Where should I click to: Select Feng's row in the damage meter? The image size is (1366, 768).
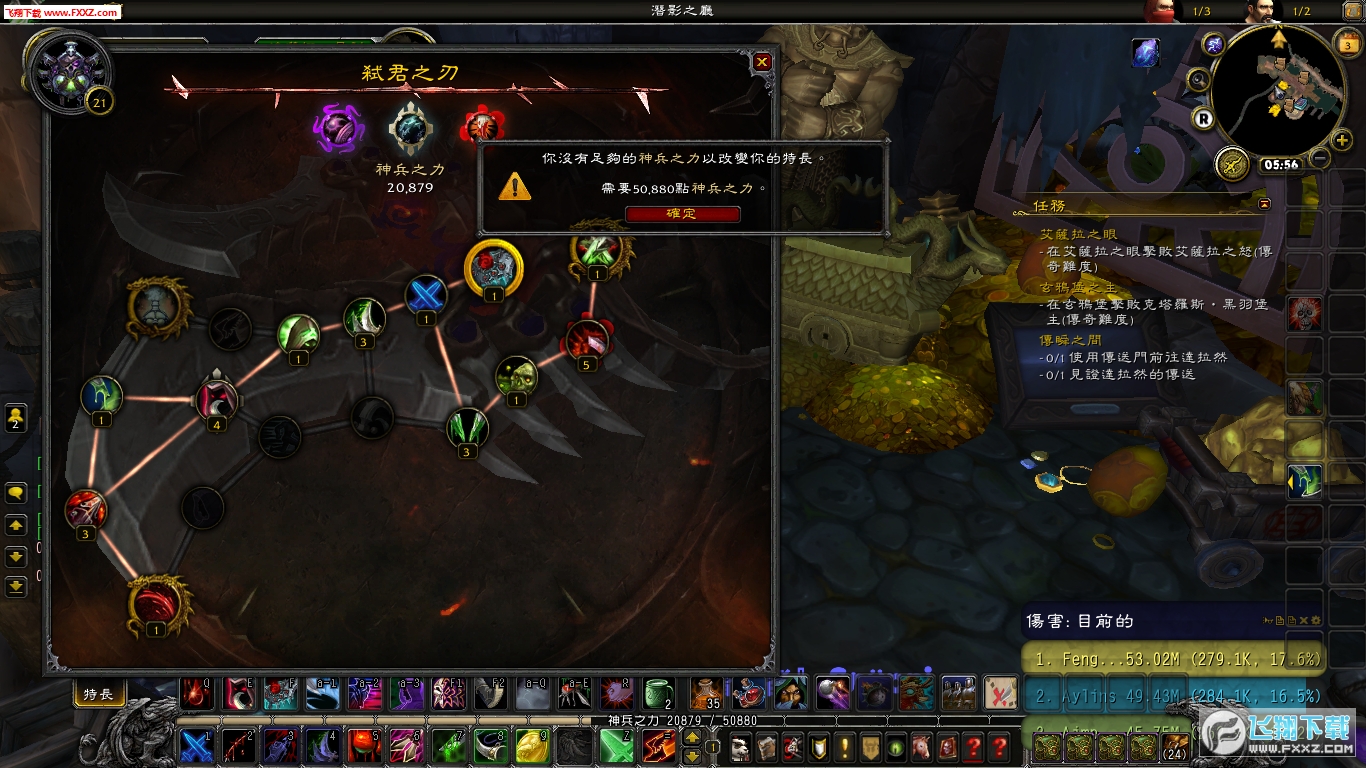(1170, 659)
